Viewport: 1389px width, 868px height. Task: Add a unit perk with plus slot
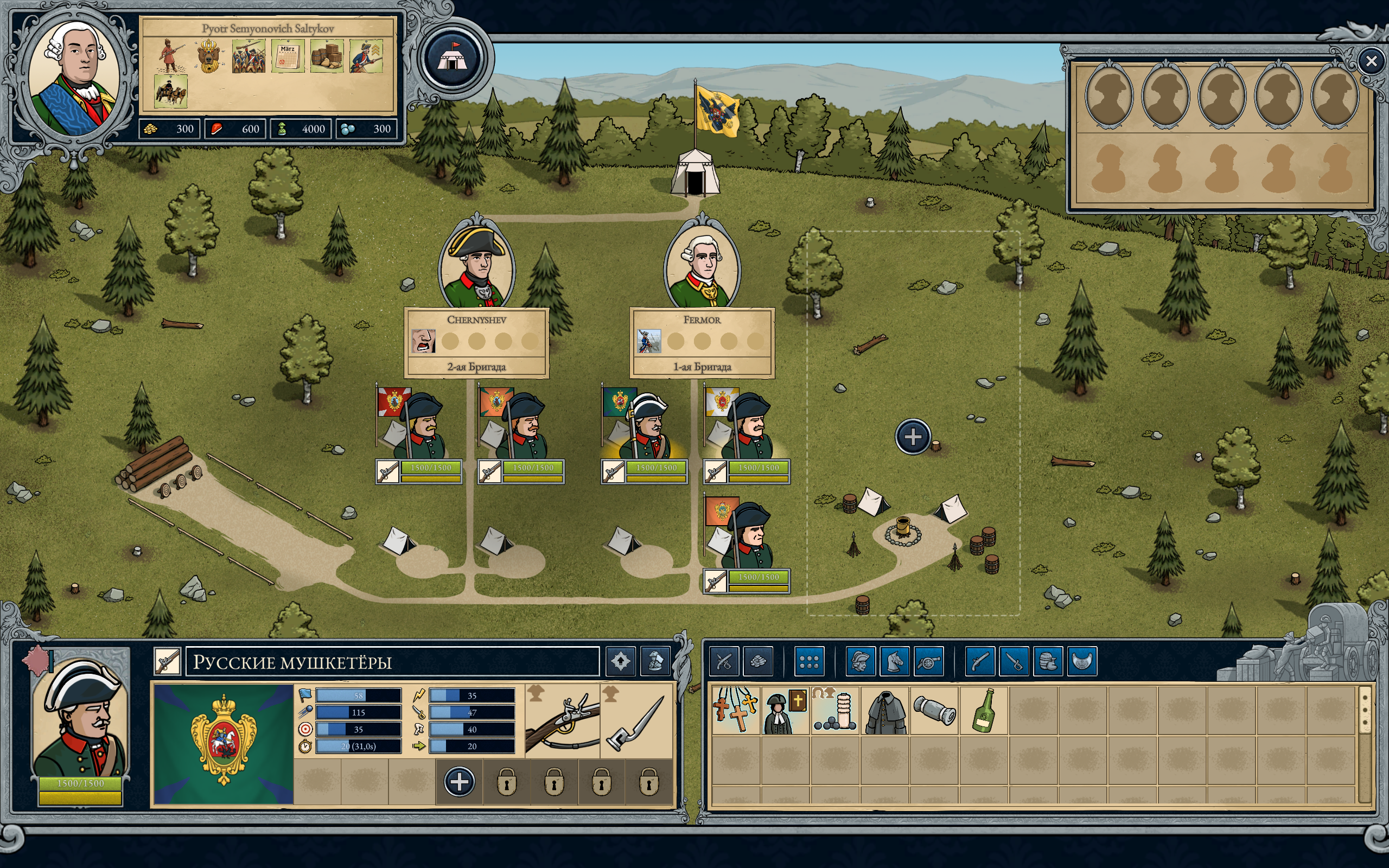coord(459,782)
